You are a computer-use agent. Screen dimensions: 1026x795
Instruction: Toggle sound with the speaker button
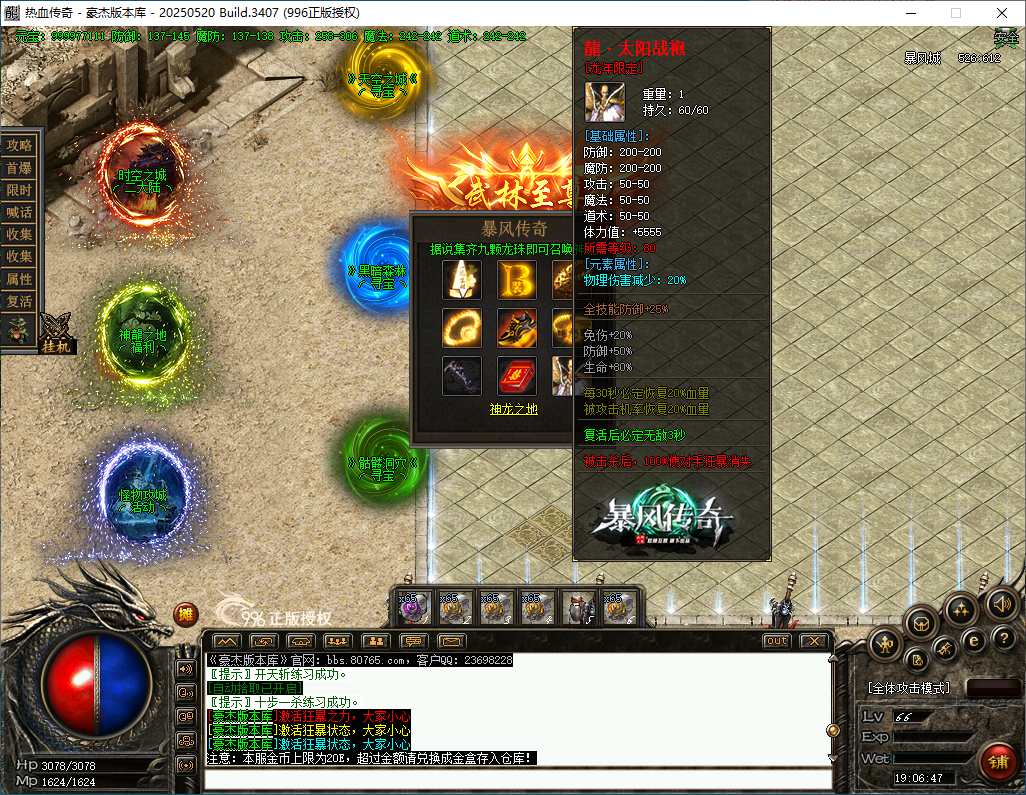1001,603
